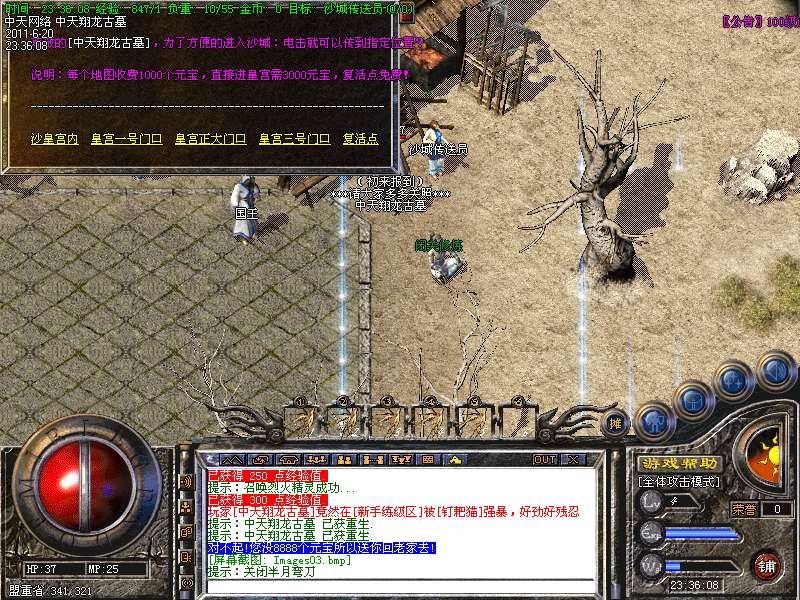Click the OUT button above chat
This screenshot has width=800, height=600.
pos(545,459)
